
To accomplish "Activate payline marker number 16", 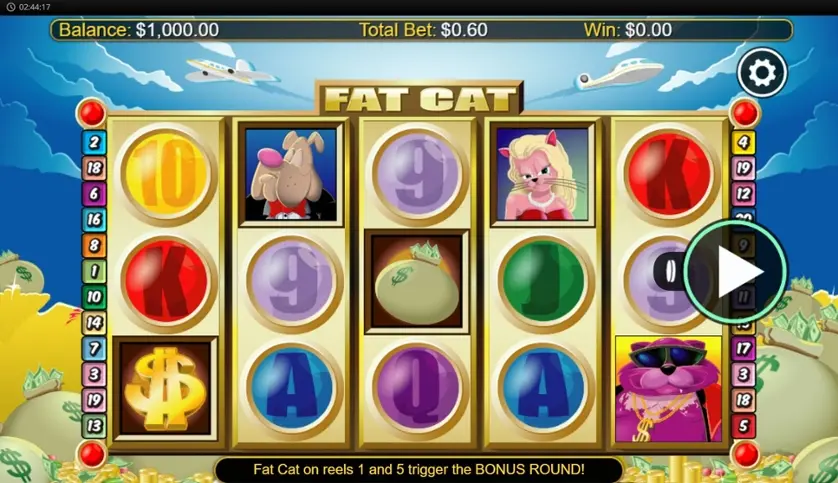I will (x=93, y=220).
